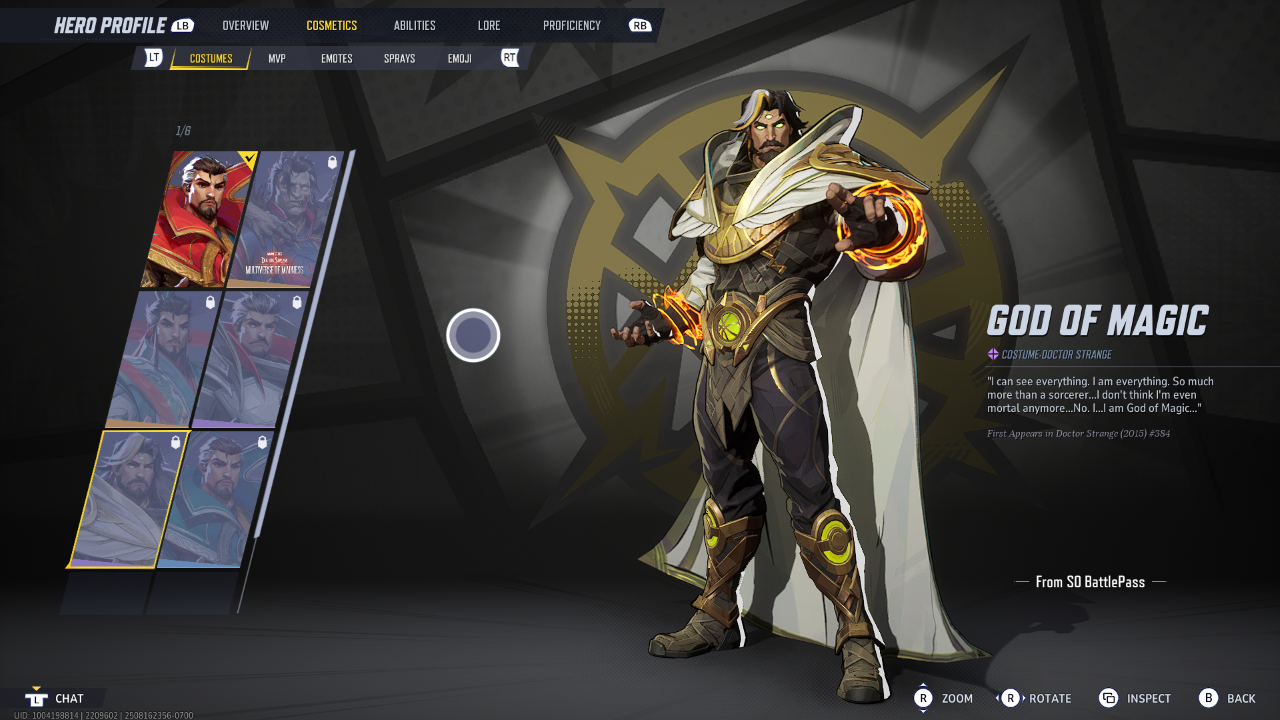Switch to the Abilities tab
Image resolution: width=1280 pixels, height=720 pixels.
point(414,25)
